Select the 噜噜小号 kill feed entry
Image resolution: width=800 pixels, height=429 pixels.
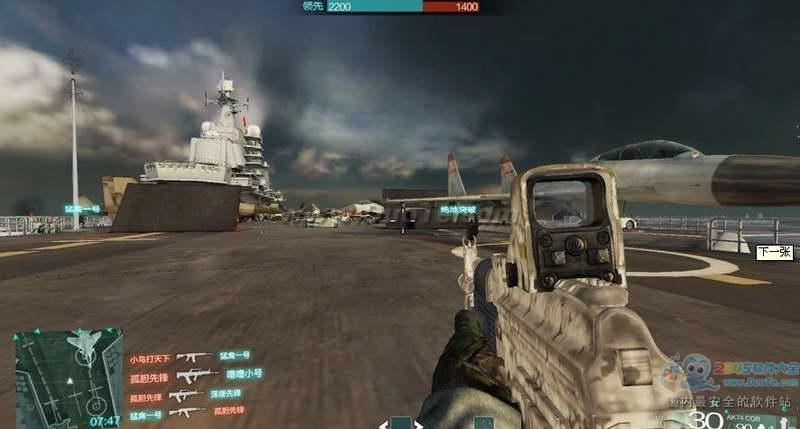point(245,374)
